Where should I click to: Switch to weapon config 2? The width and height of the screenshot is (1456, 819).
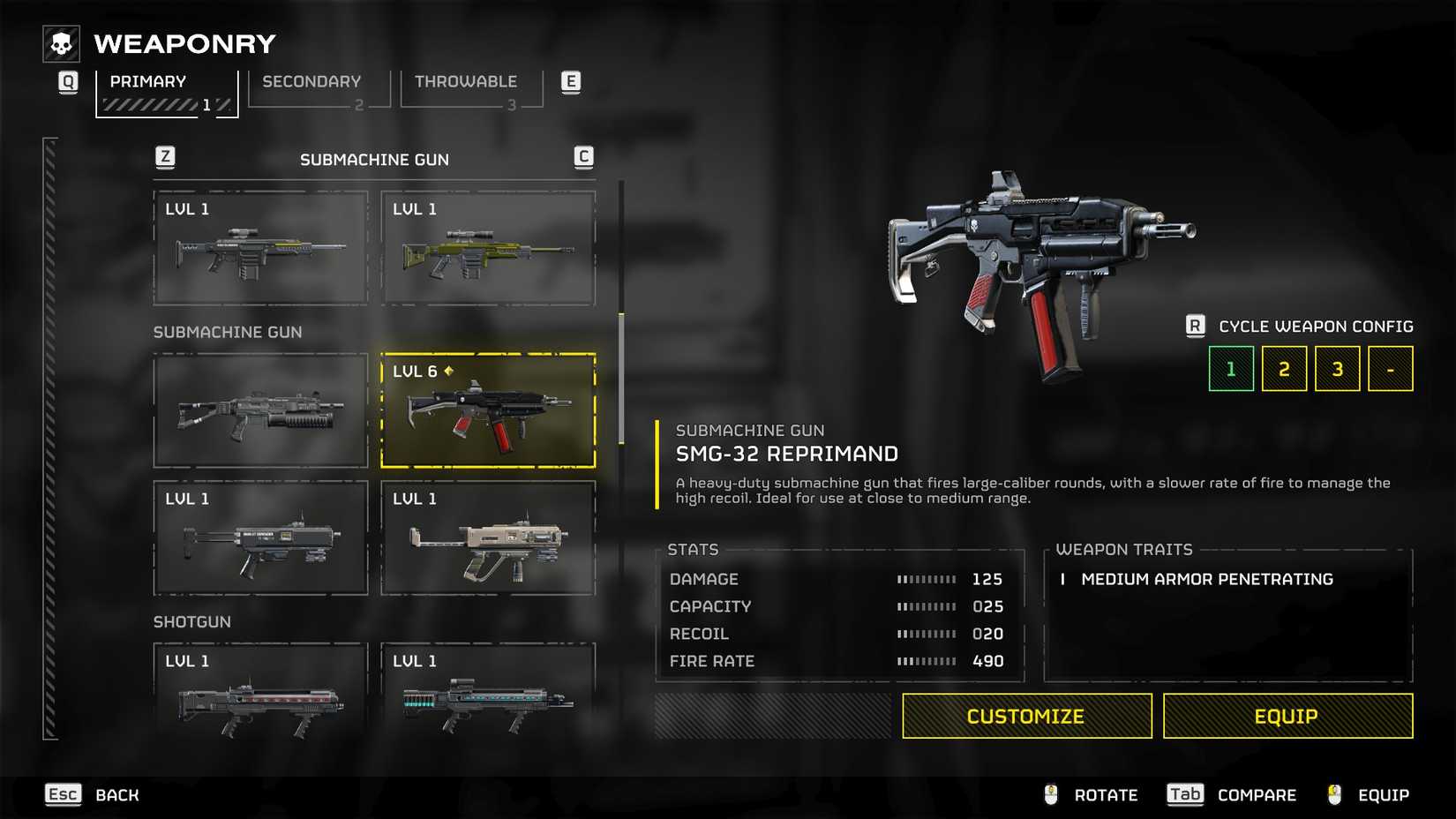coord(1284,368)
